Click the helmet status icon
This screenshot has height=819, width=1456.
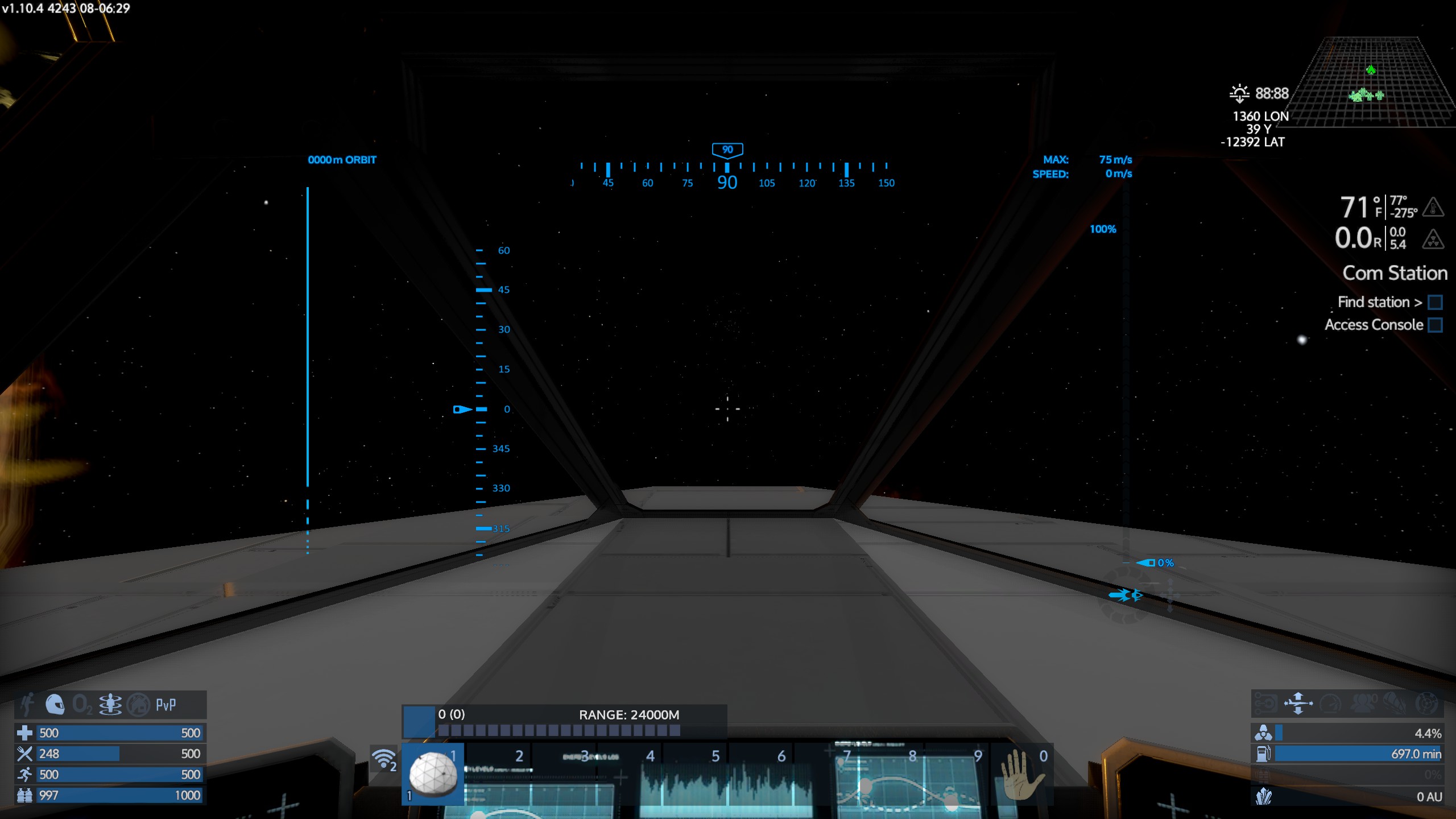pyautogui.click(x=55, y=705)
